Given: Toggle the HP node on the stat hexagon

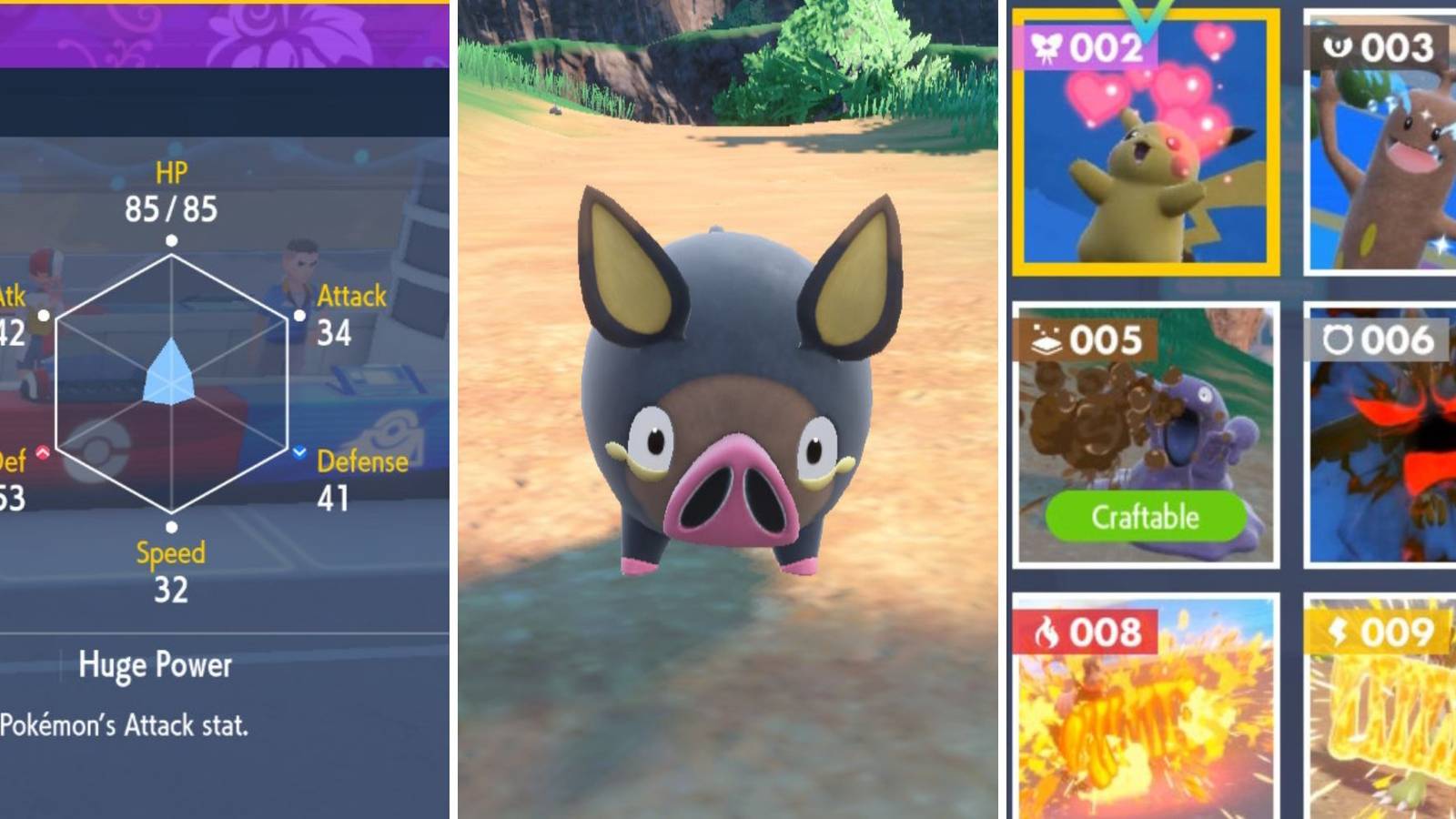Looking at the screenshot, I should 170,241.
